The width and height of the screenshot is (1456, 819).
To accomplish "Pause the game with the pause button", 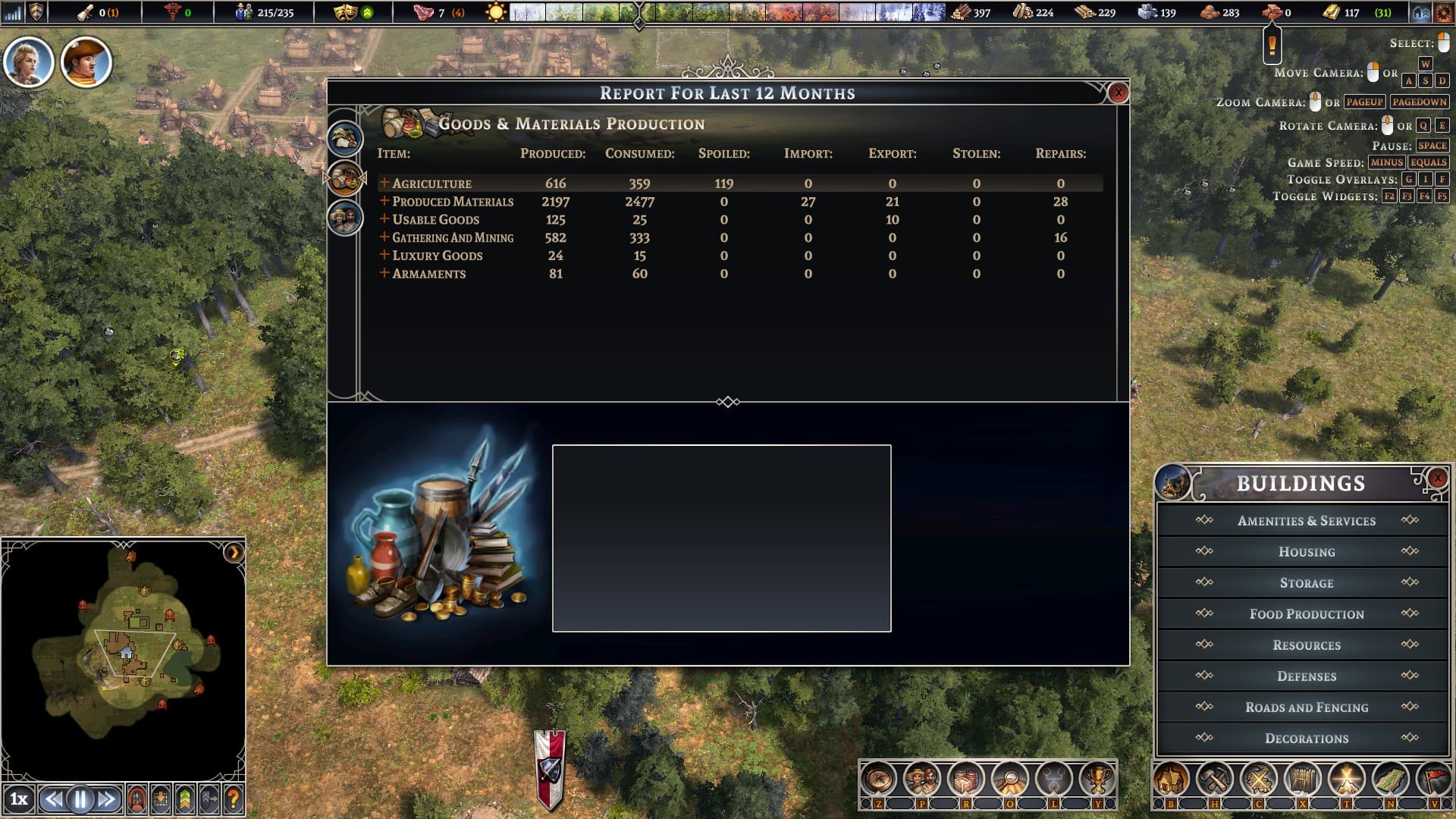I will [80, 799].
